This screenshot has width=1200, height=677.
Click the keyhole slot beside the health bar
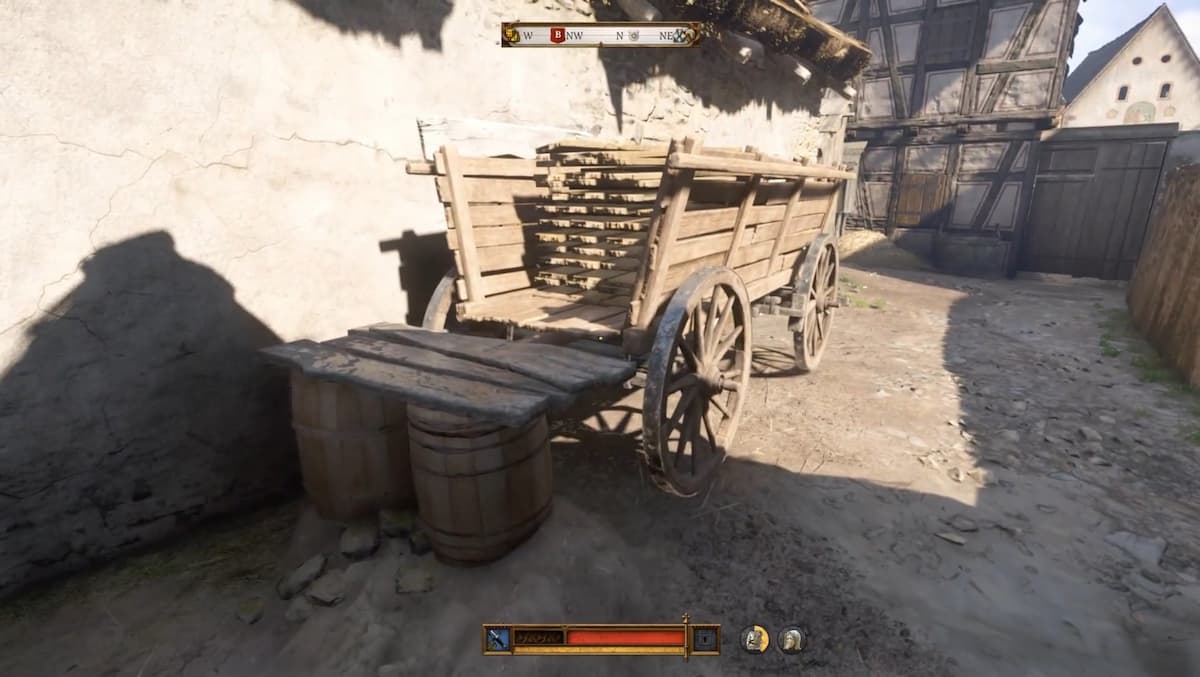point(706,639)
